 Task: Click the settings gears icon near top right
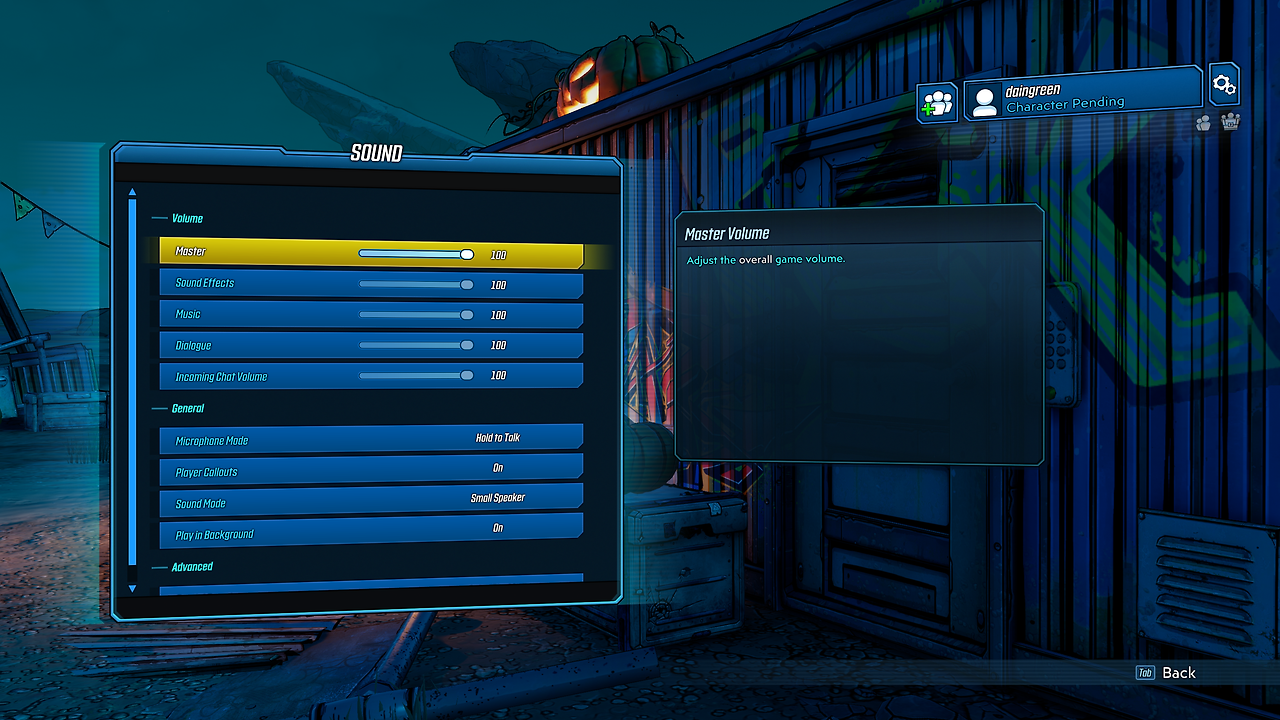tap(1224, 84)
